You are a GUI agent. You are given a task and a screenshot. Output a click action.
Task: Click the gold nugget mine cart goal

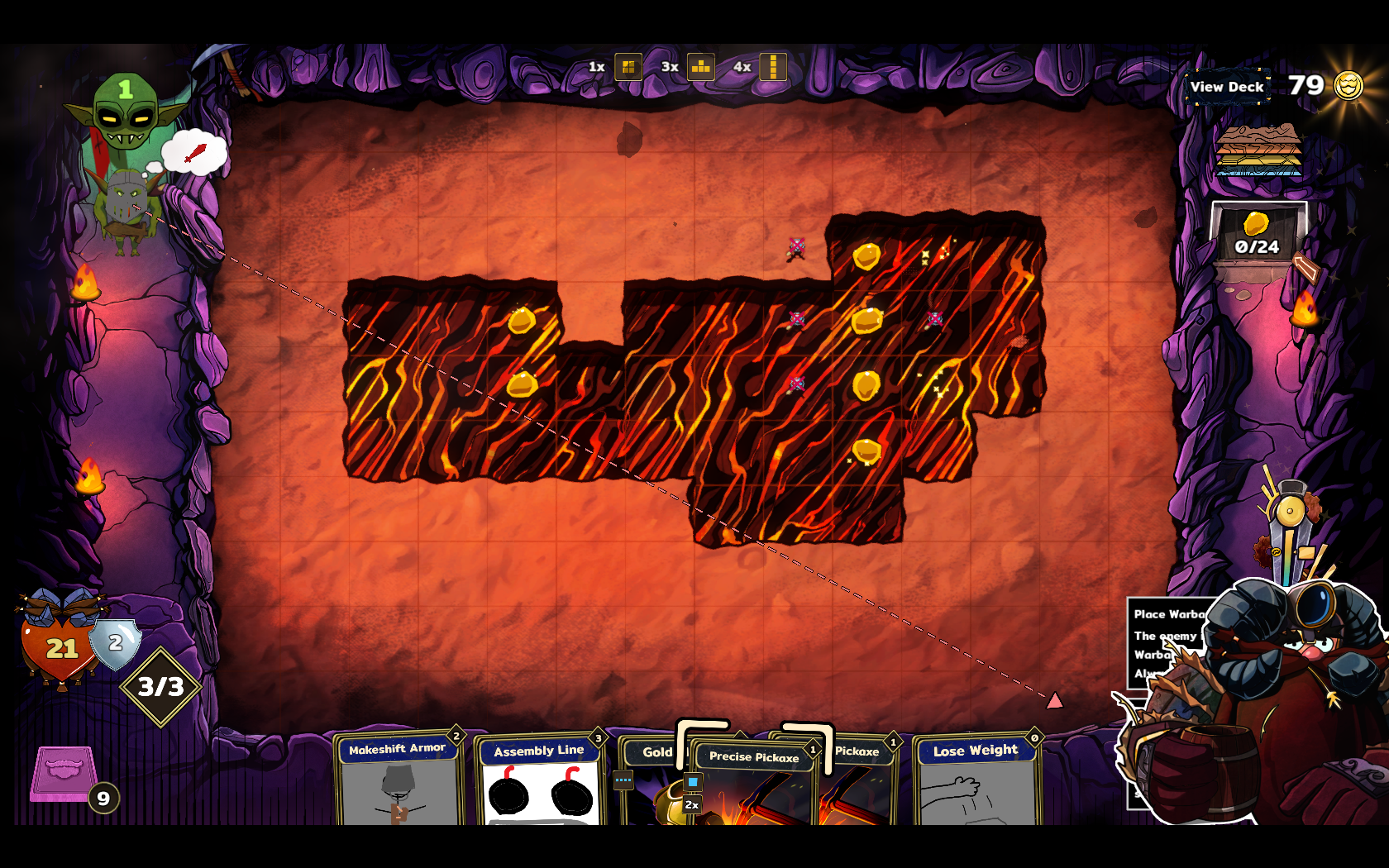tap(1257, 236)
